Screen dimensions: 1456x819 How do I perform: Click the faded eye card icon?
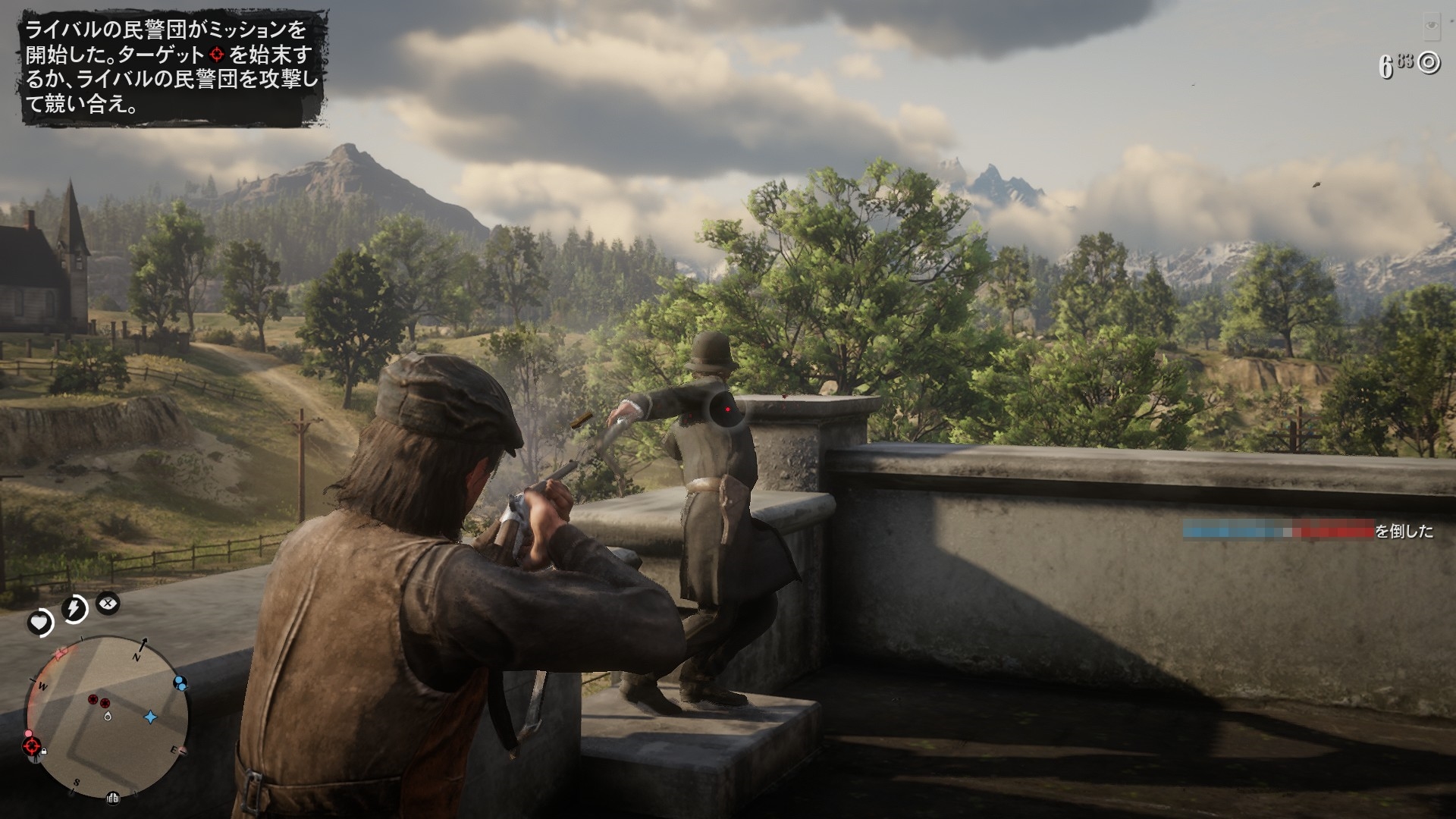pyautogui.click(x=1431, y=27)
